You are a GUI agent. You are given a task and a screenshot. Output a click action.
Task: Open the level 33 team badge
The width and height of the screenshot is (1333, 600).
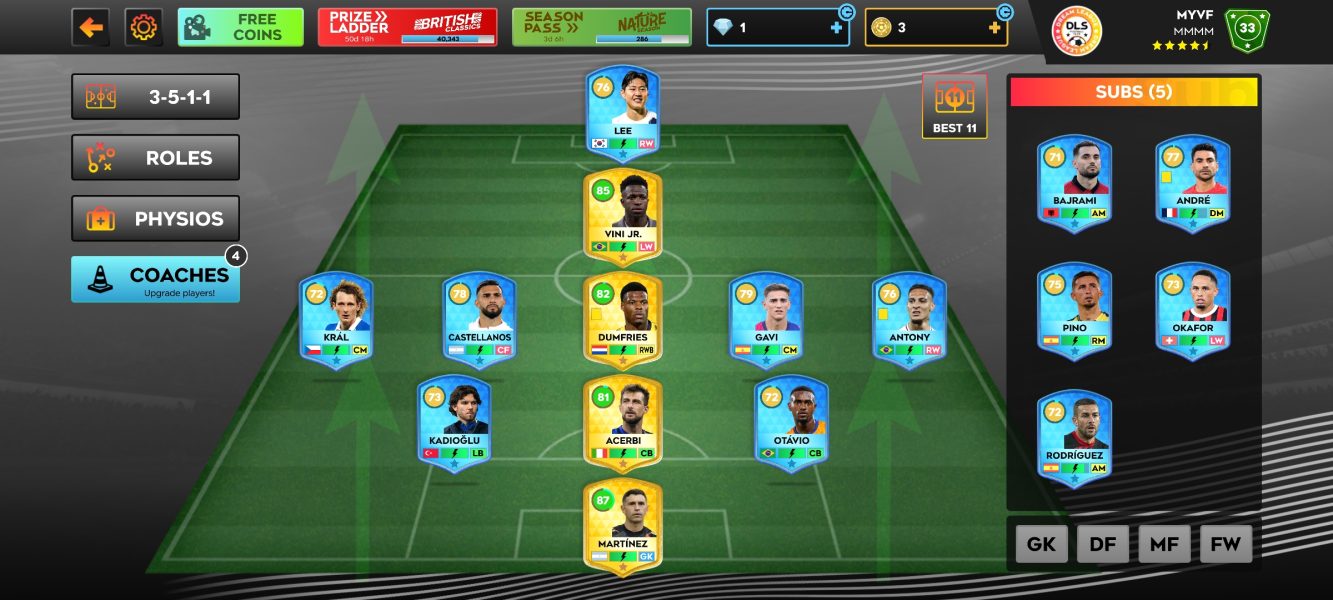pyautogui.click(x=1246, y=29)
